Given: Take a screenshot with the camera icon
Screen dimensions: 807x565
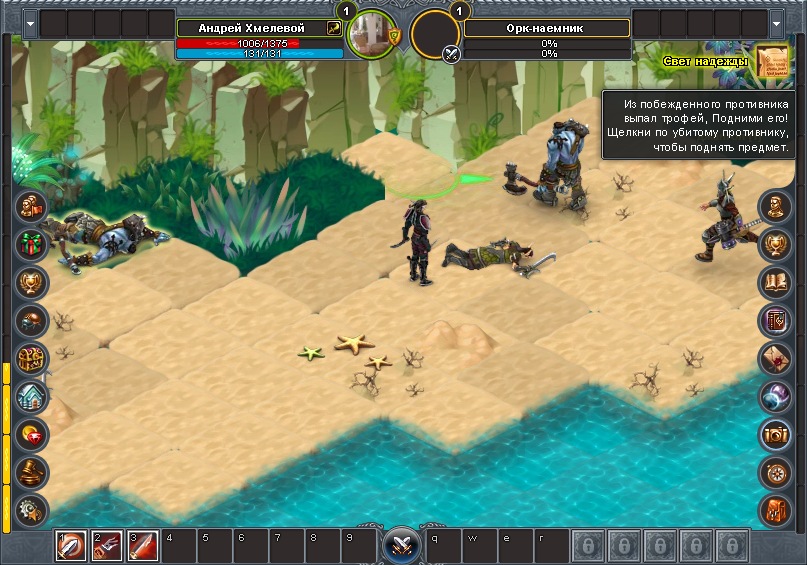Looking at the screenshot, I should click(776, 434).
